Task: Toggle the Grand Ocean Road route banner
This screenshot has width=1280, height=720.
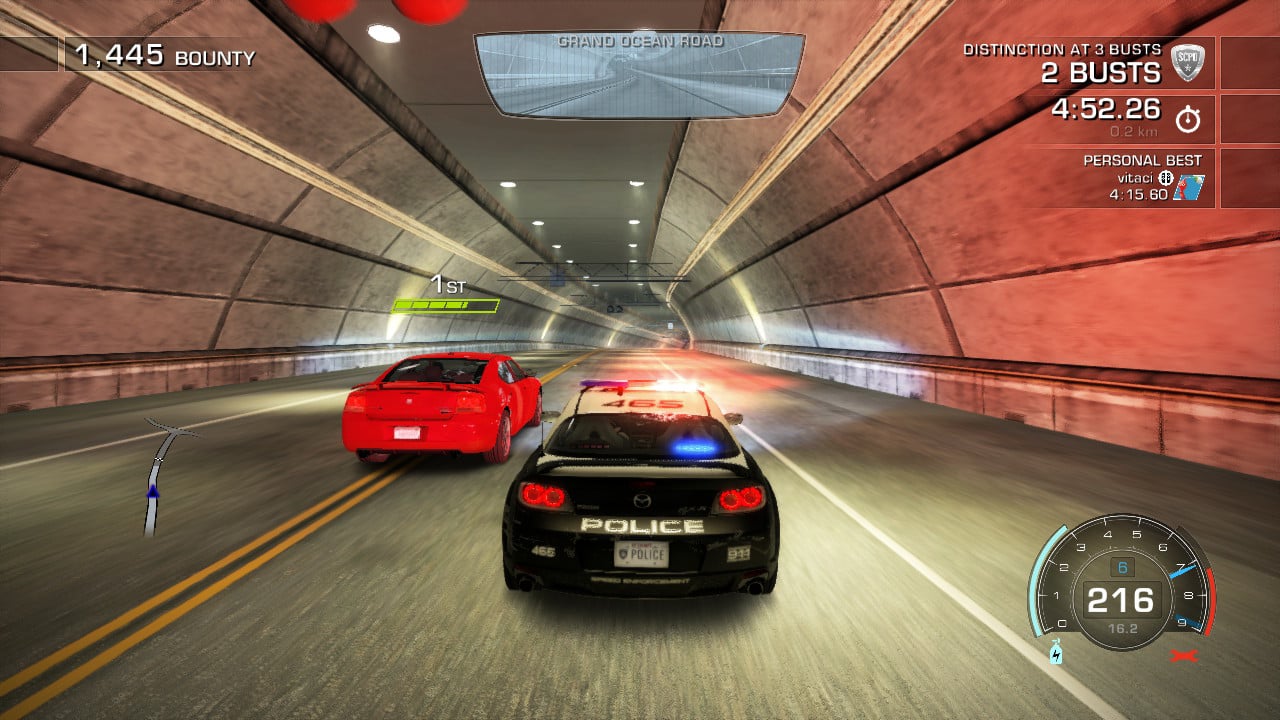Action: tap(640, 42)
